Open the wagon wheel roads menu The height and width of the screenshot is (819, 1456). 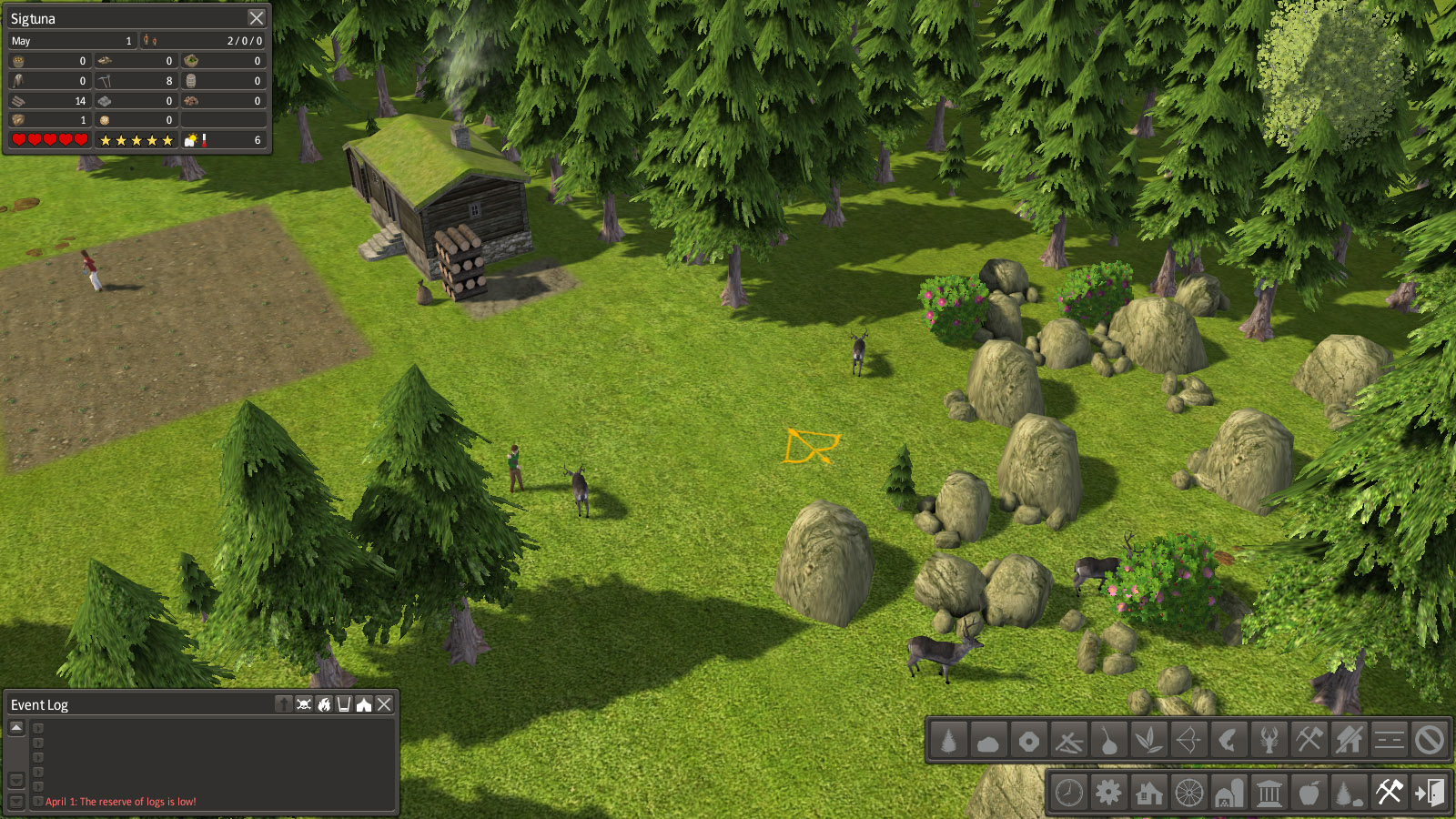1188,793
